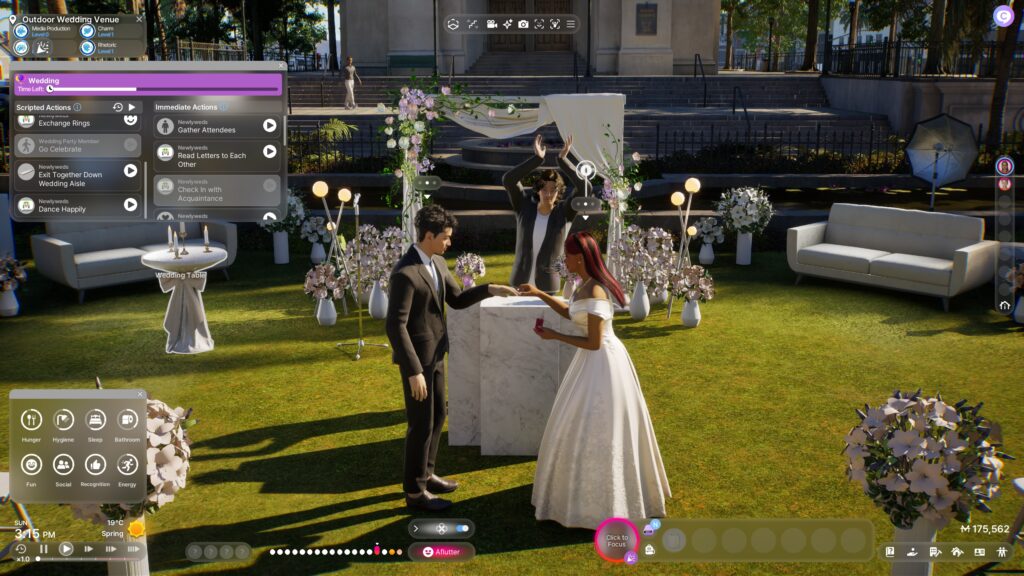This screenshot has height=576, width=1024.
Task: Play the Exit Together Down Wedding Aisle action
Action: 130,171
